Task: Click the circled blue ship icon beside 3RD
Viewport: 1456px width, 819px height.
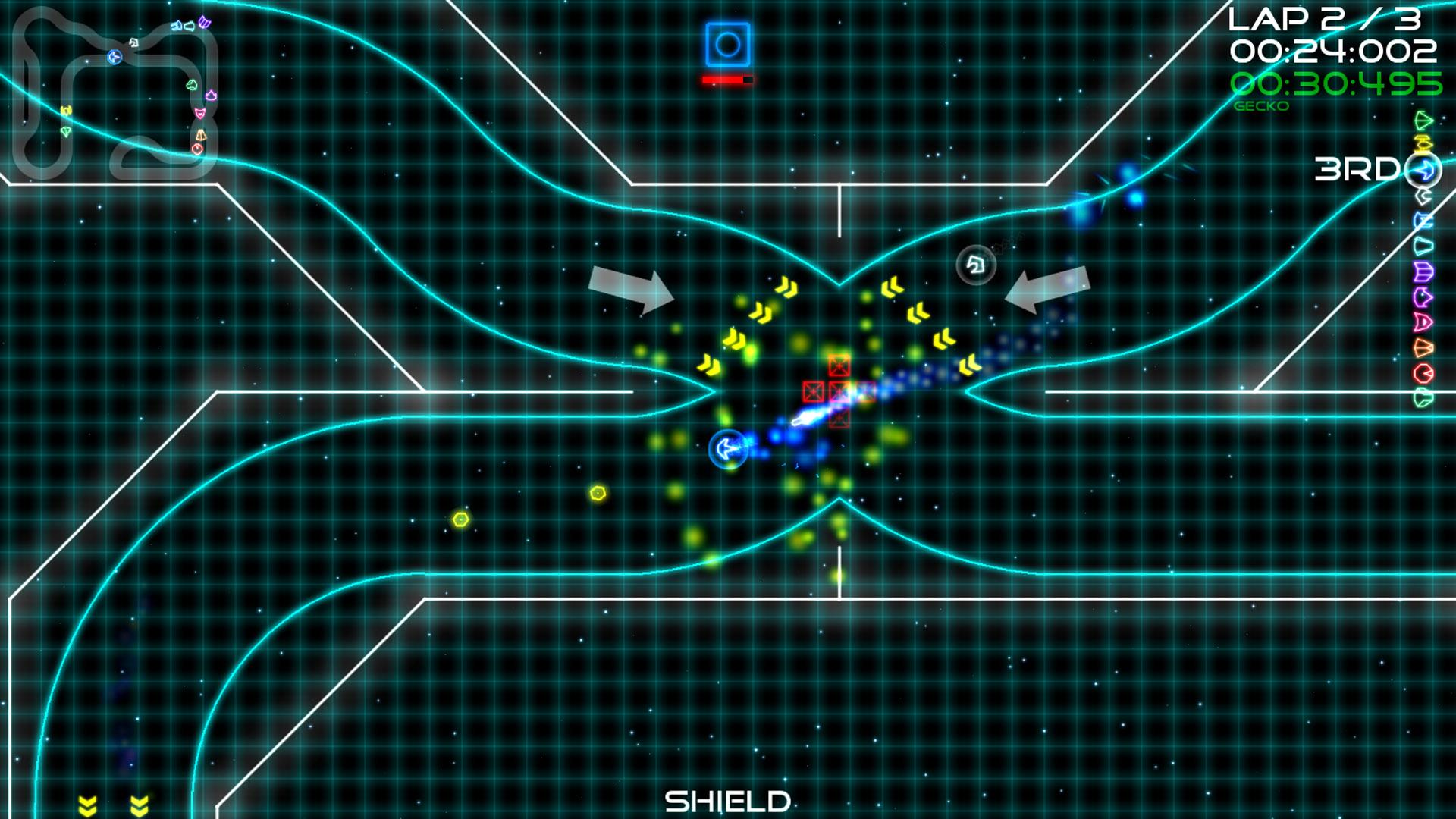Action: (1425, 168)
